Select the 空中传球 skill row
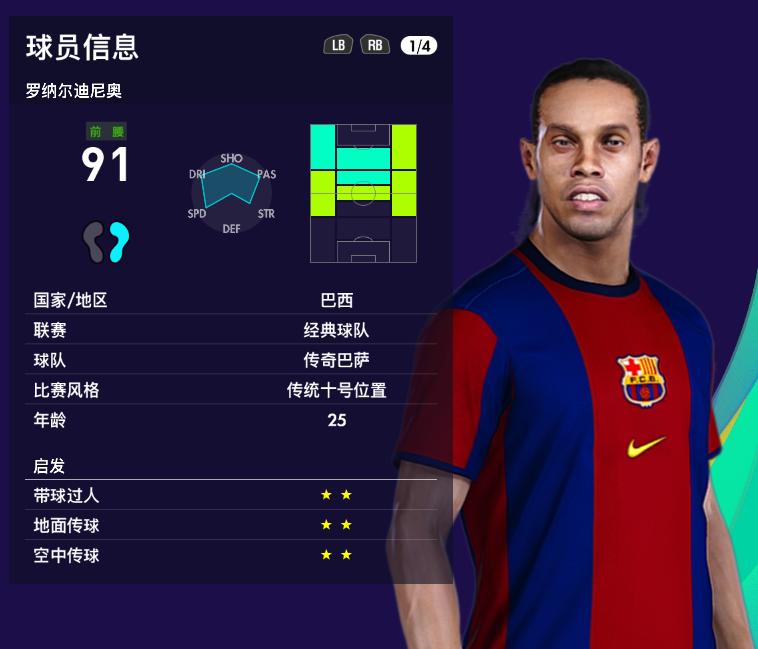Image resolution: width=758 pixels, height=649 pixels. click(232, 555)
